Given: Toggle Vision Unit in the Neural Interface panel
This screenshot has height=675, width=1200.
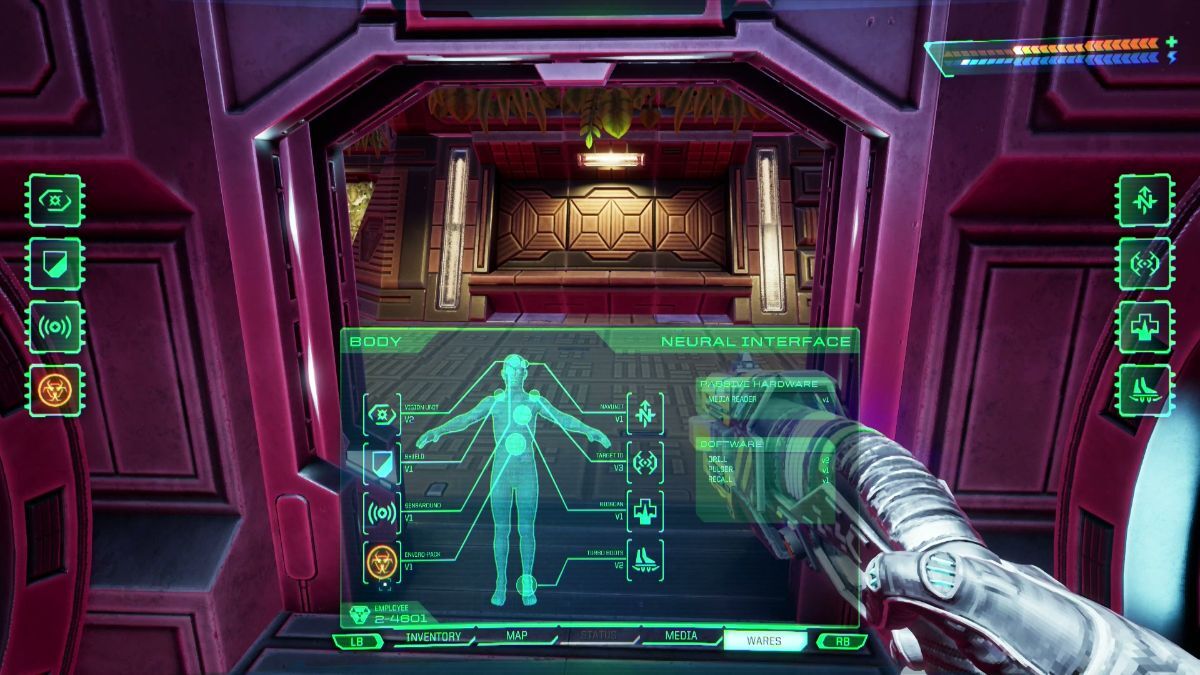Looking at the screenshot, I should click(382, 414).
